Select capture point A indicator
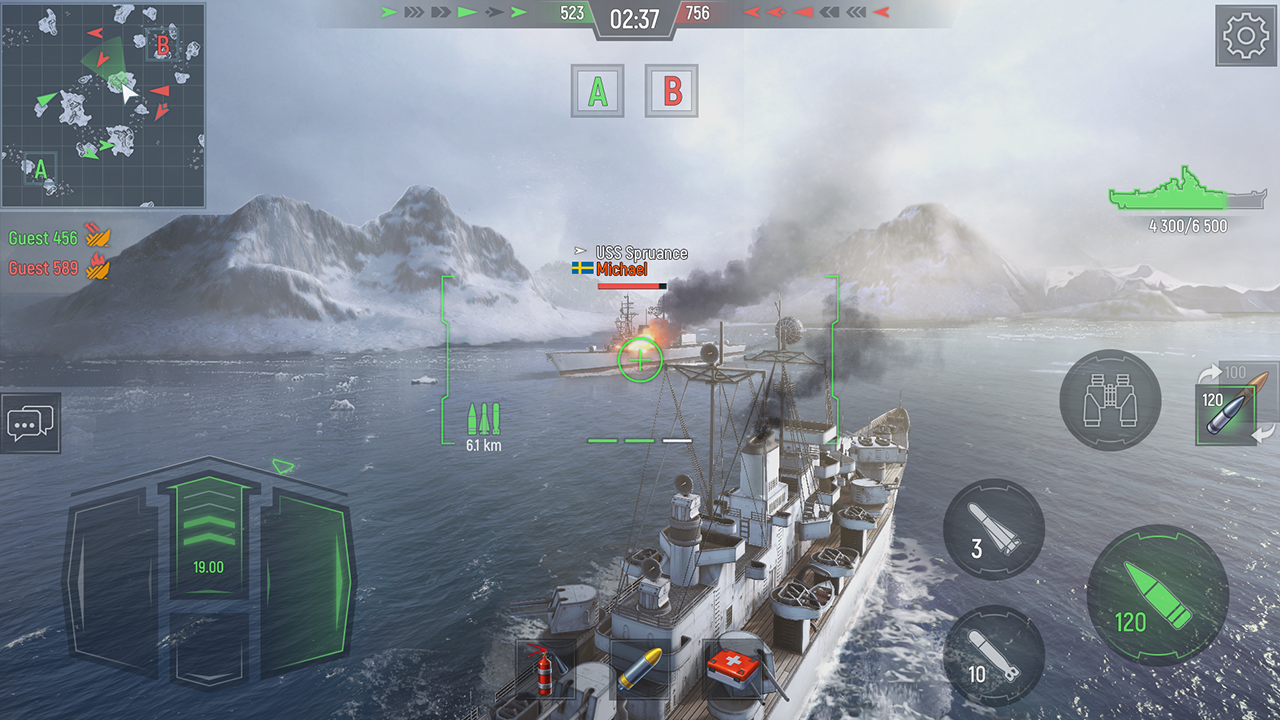 coord(596,88)
